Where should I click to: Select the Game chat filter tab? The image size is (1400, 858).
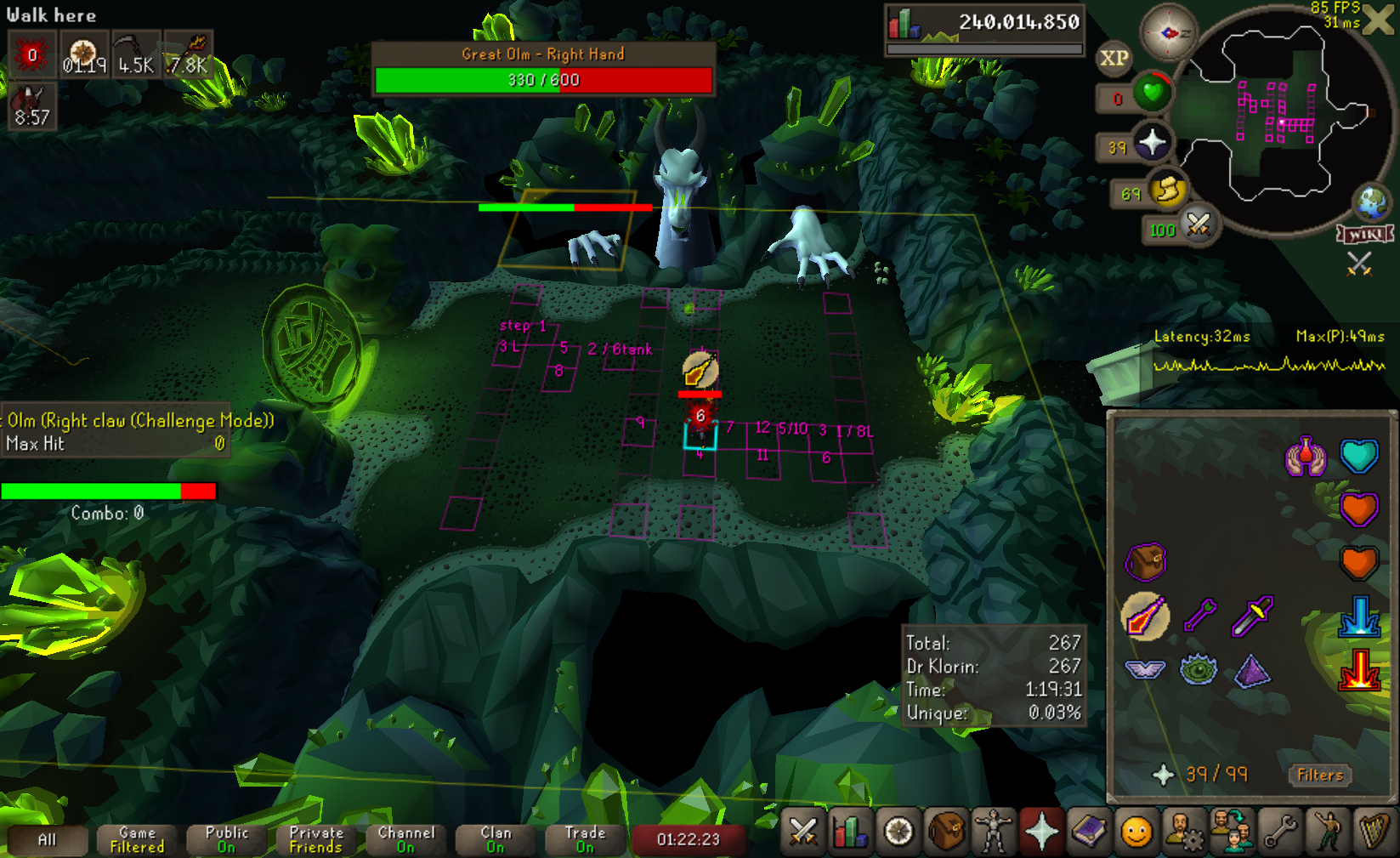(137, 839)
